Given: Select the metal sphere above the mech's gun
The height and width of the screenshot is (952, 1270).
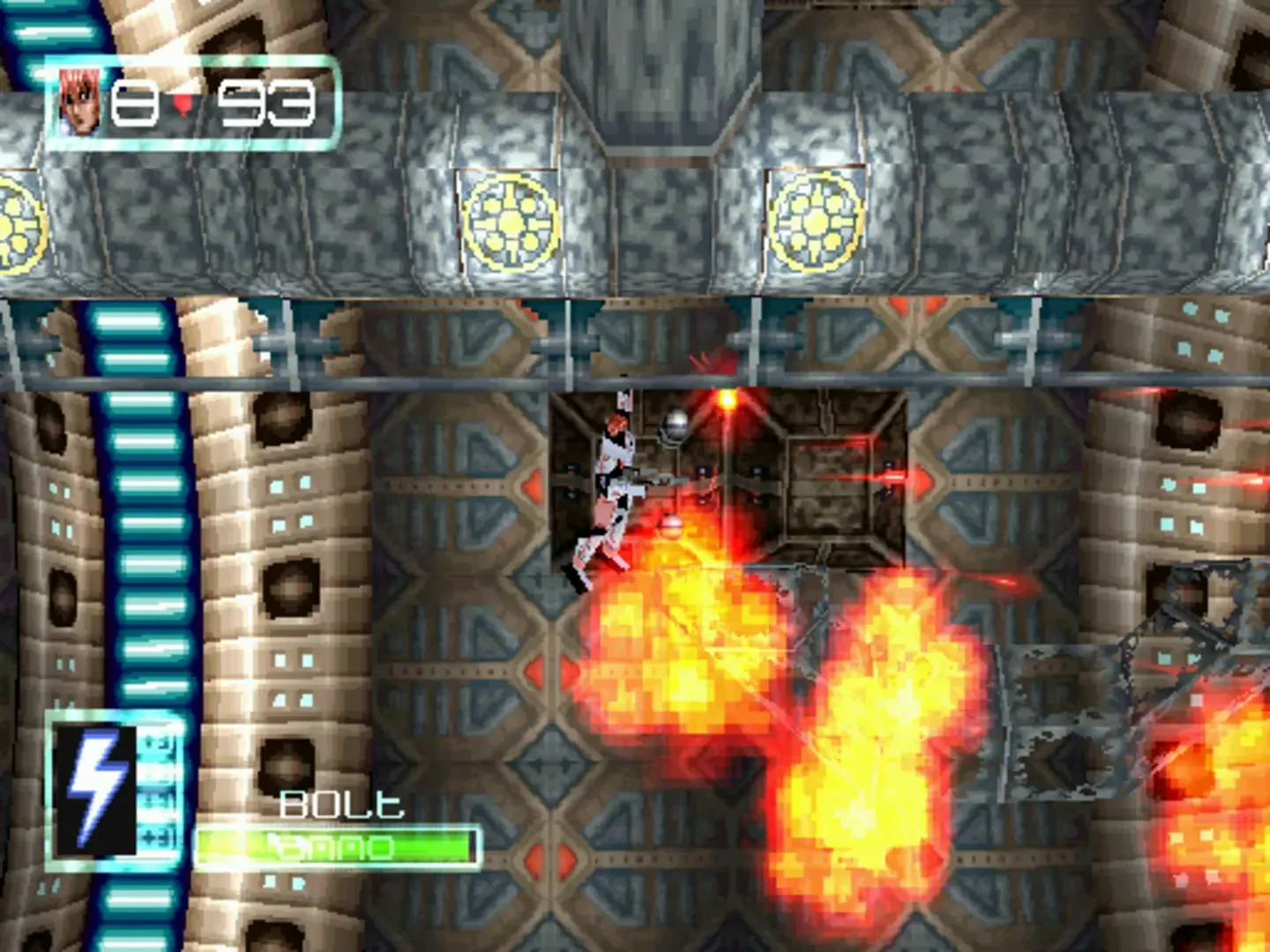Looking at the screenshot, I should coord(672,429).
